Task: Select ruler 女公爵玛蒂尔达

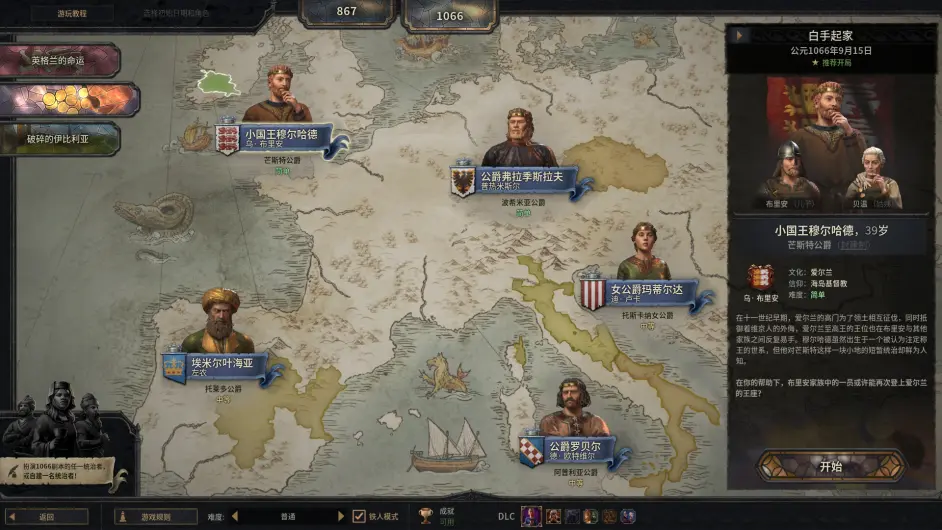Action: pyautogui.click(x=646, y=291)
